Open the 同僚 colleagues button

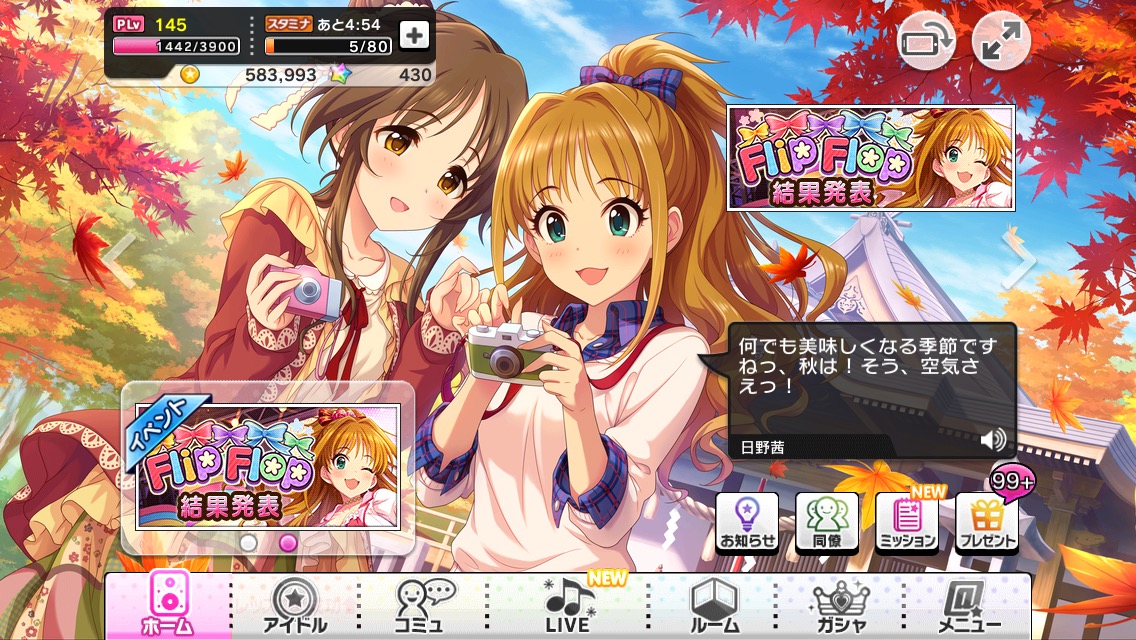pos(827,522)
